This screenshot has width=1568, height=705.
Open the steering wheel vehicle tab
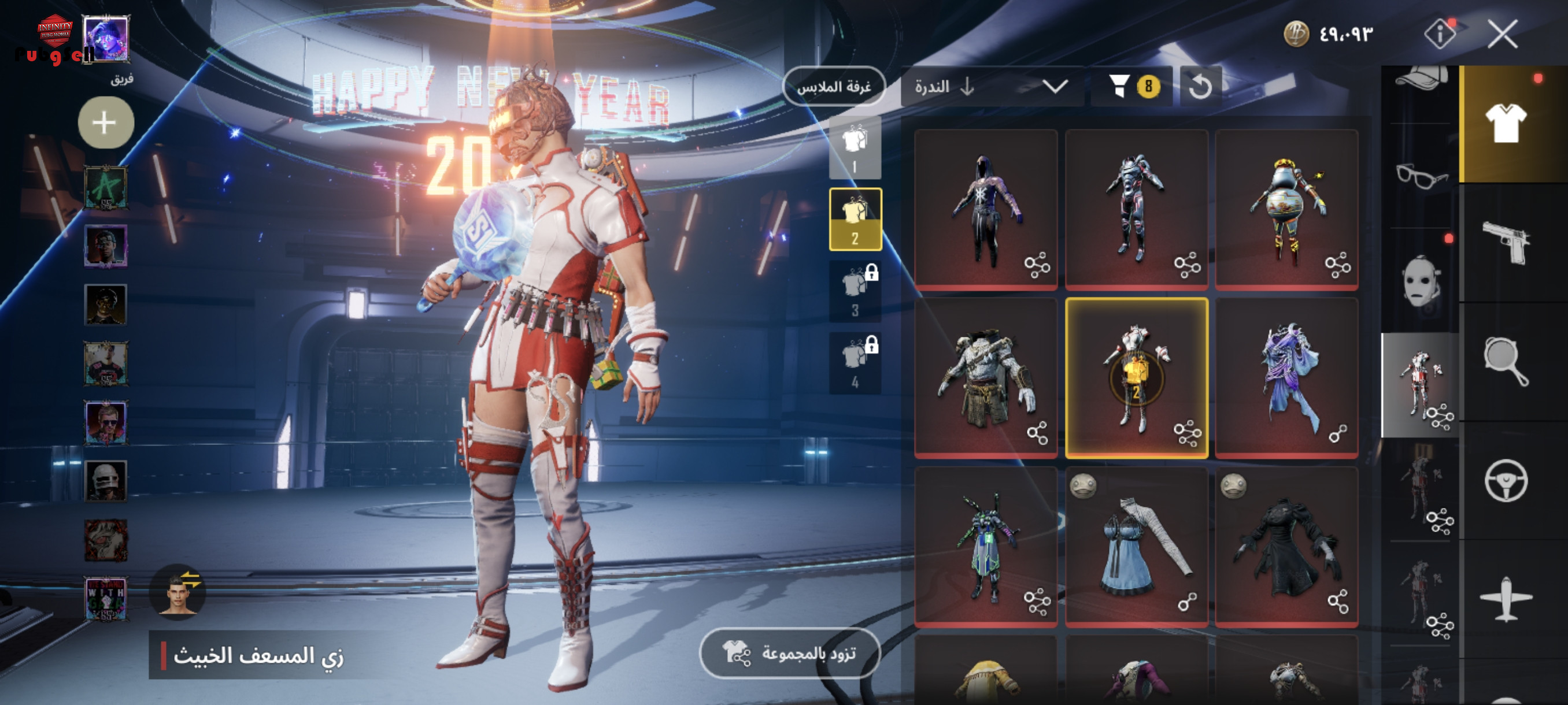click(1506, 481)
